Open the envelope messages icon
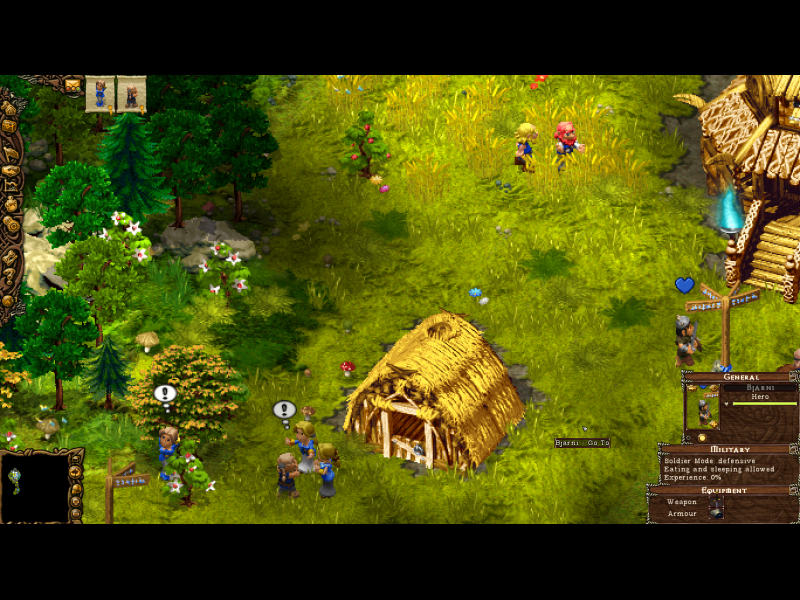The width and height of the screenshot is (800, 600). [73, 85]
